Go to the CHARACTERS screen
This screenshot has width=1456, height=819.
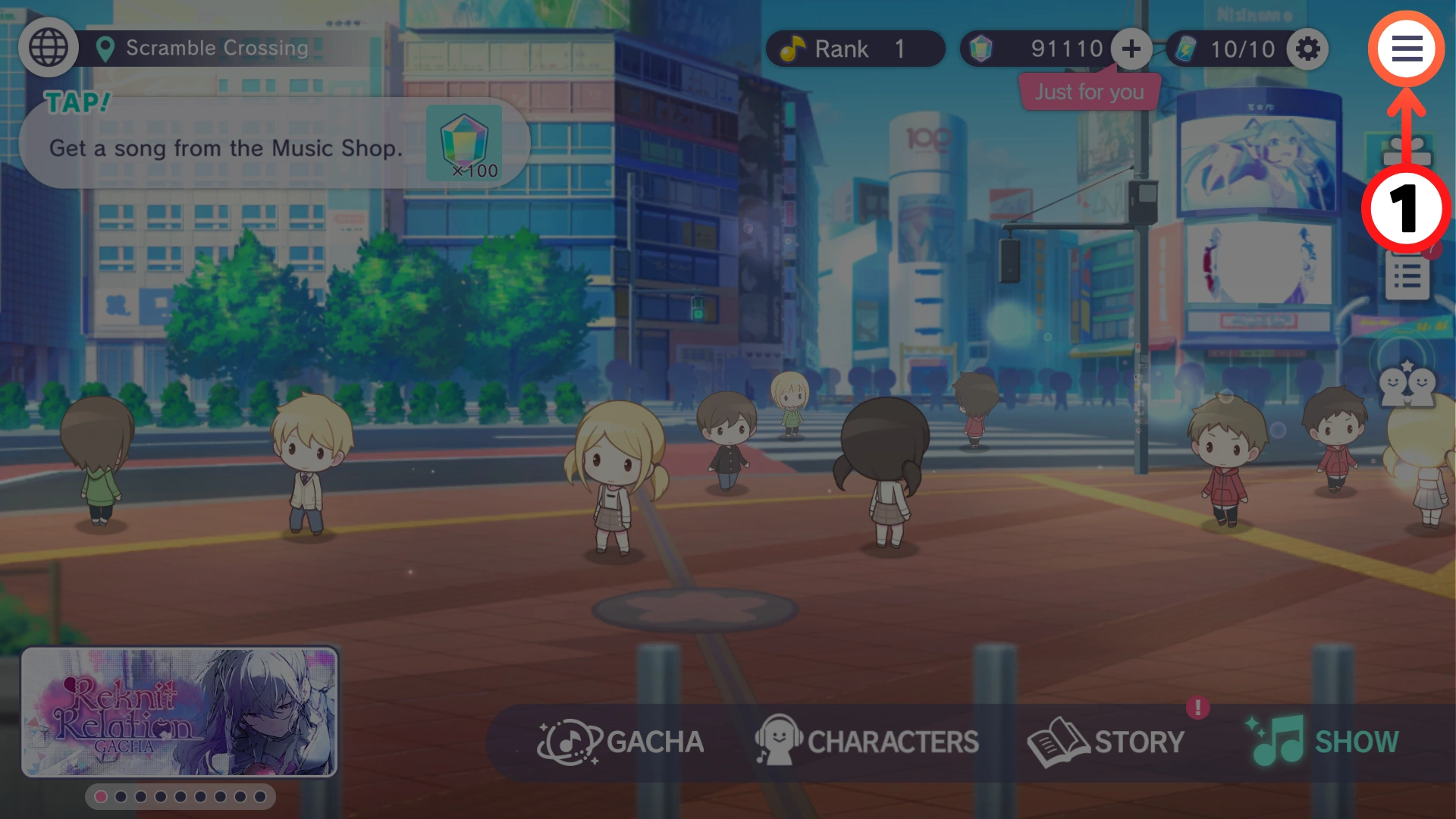[867, 742]
